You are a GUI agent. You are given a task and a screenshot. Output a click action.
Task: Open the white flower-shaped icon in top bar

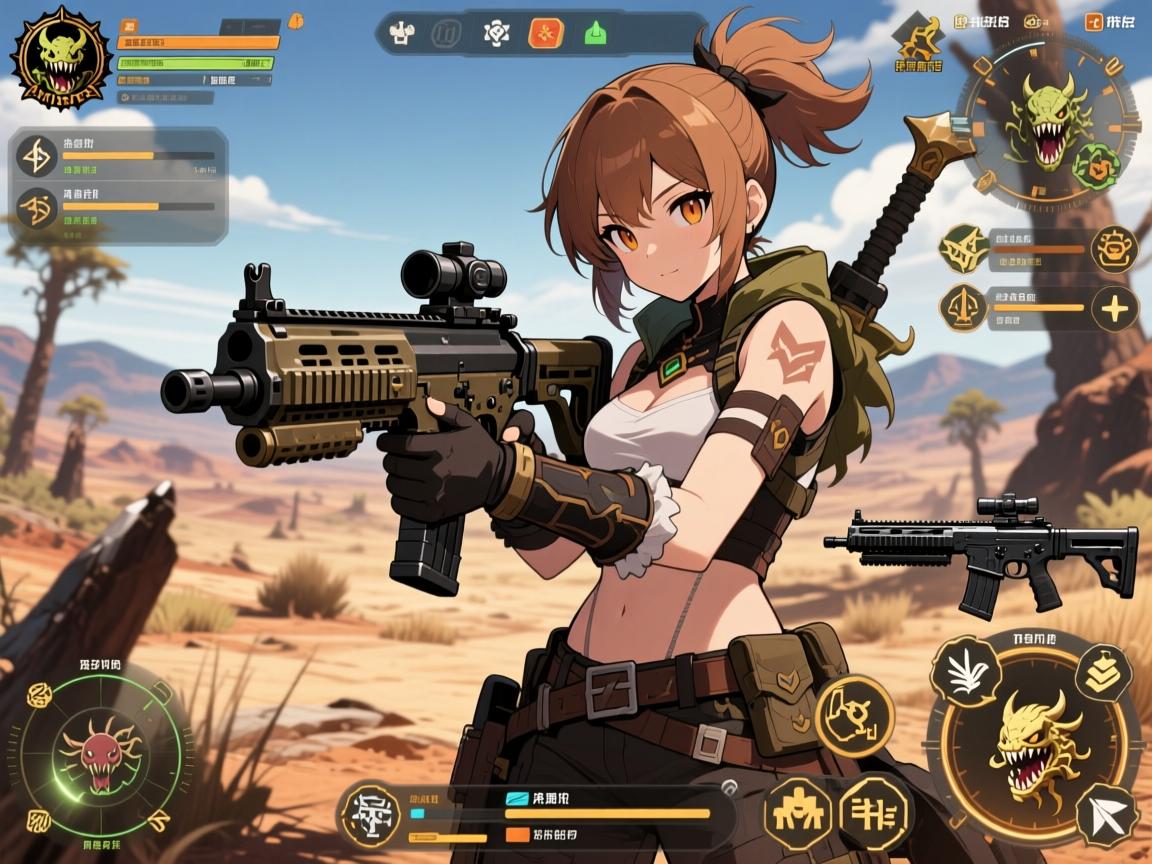coord(496,33)
